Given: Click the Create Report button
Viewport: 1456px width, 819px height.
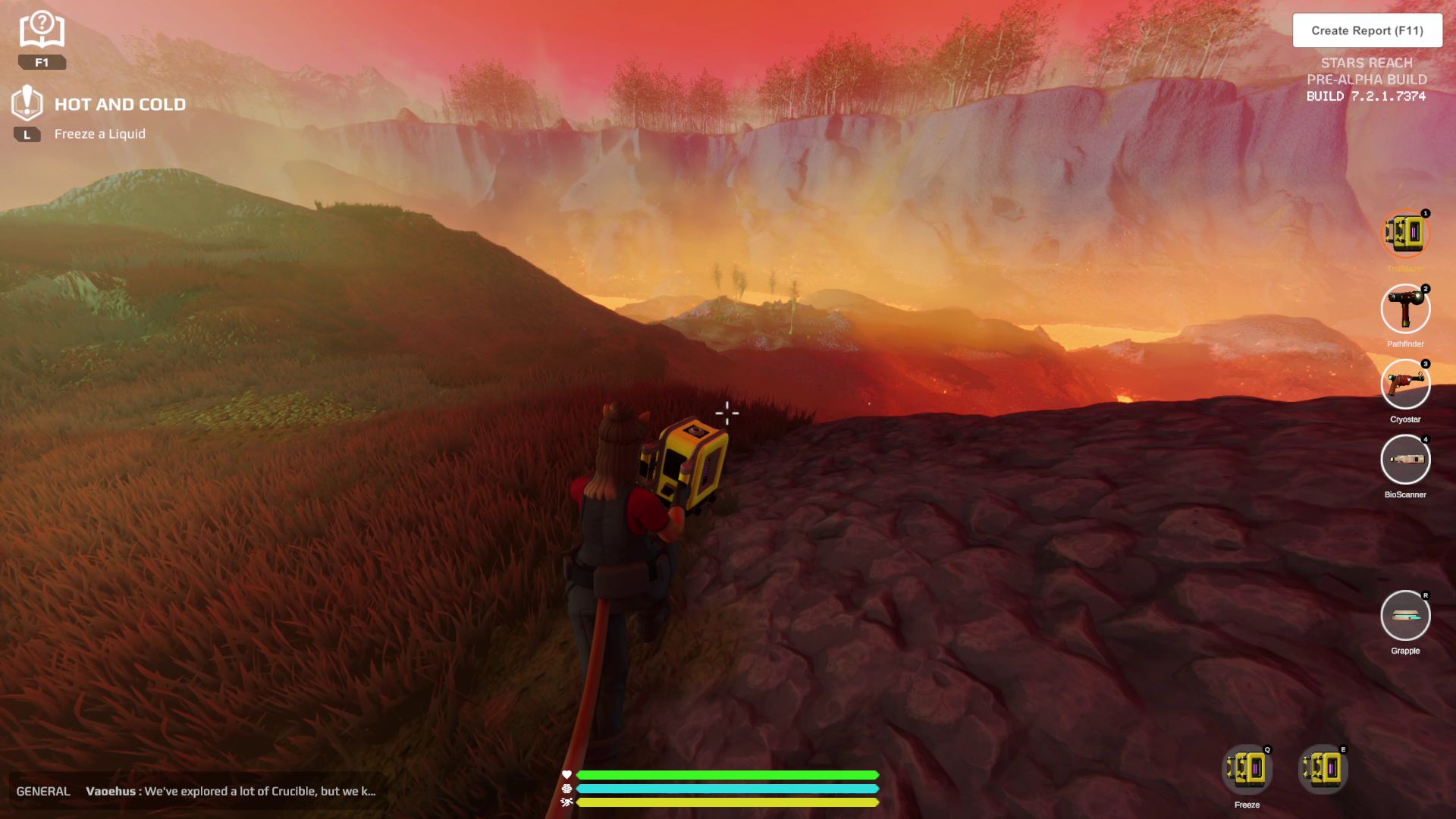Looking at the screenshot, I should (x=1367, y=30).
